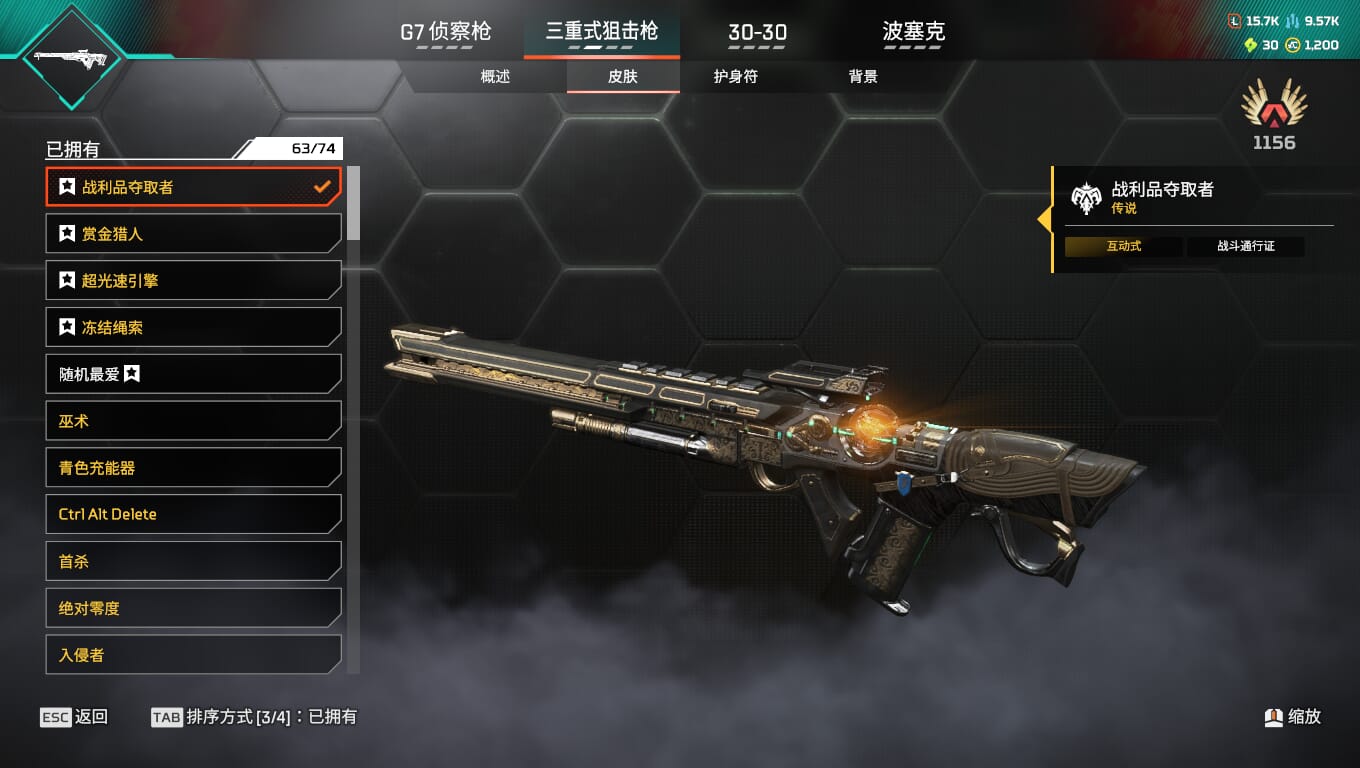Viewport: 1360px width, 768px height.
Task: Switch to the 护身符 sub-tab
Action: click(x=735, y=77)
